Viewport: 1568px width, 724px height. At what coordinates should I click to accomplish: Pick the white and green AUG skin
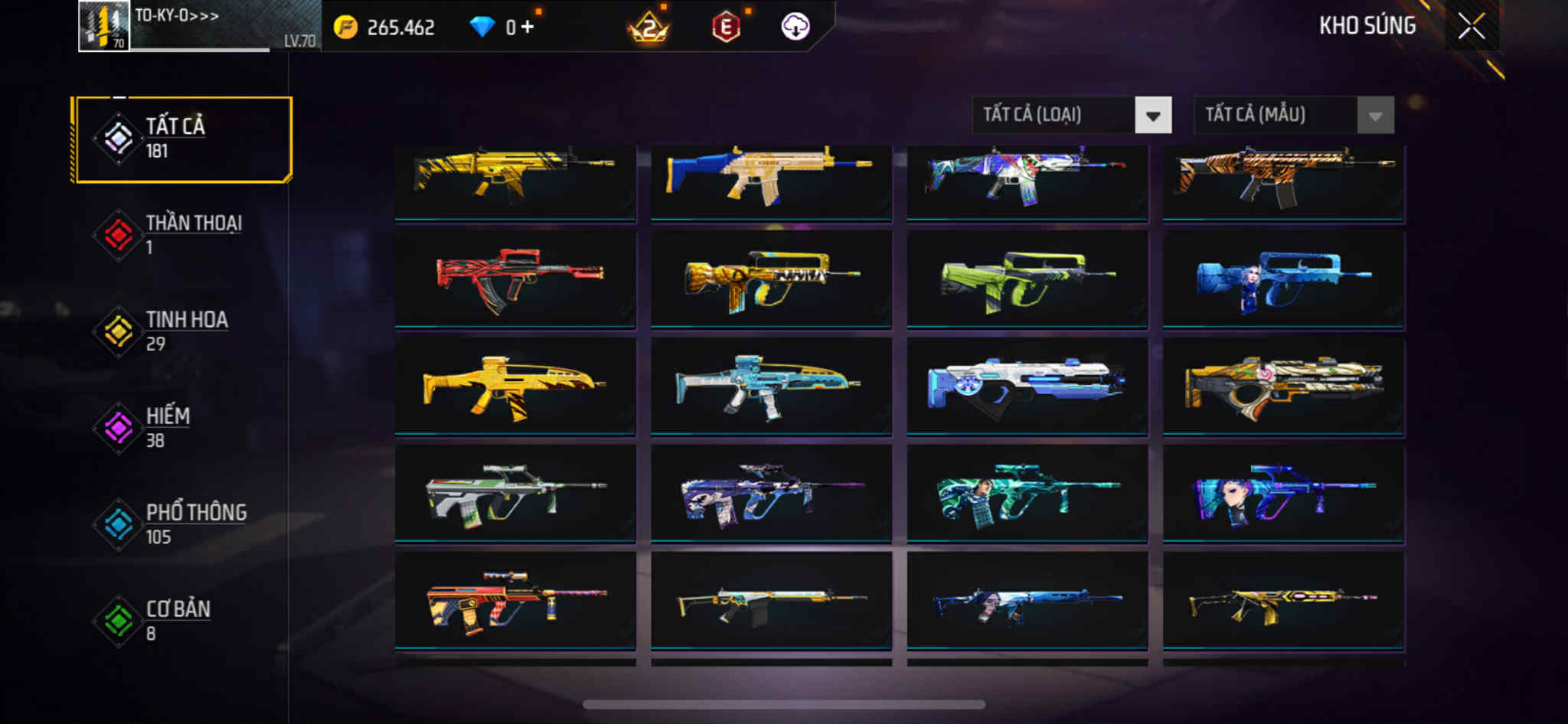click(x=515, y=494)
